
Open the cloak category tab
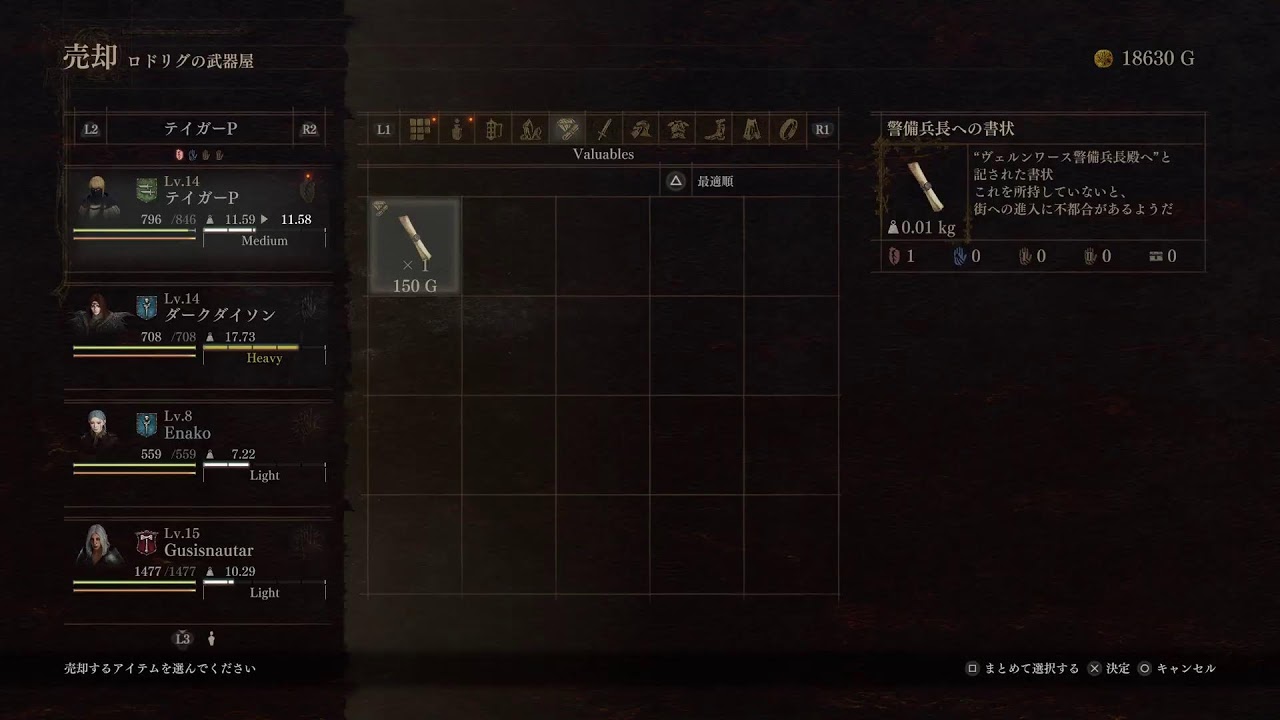(x=752, y=129)
